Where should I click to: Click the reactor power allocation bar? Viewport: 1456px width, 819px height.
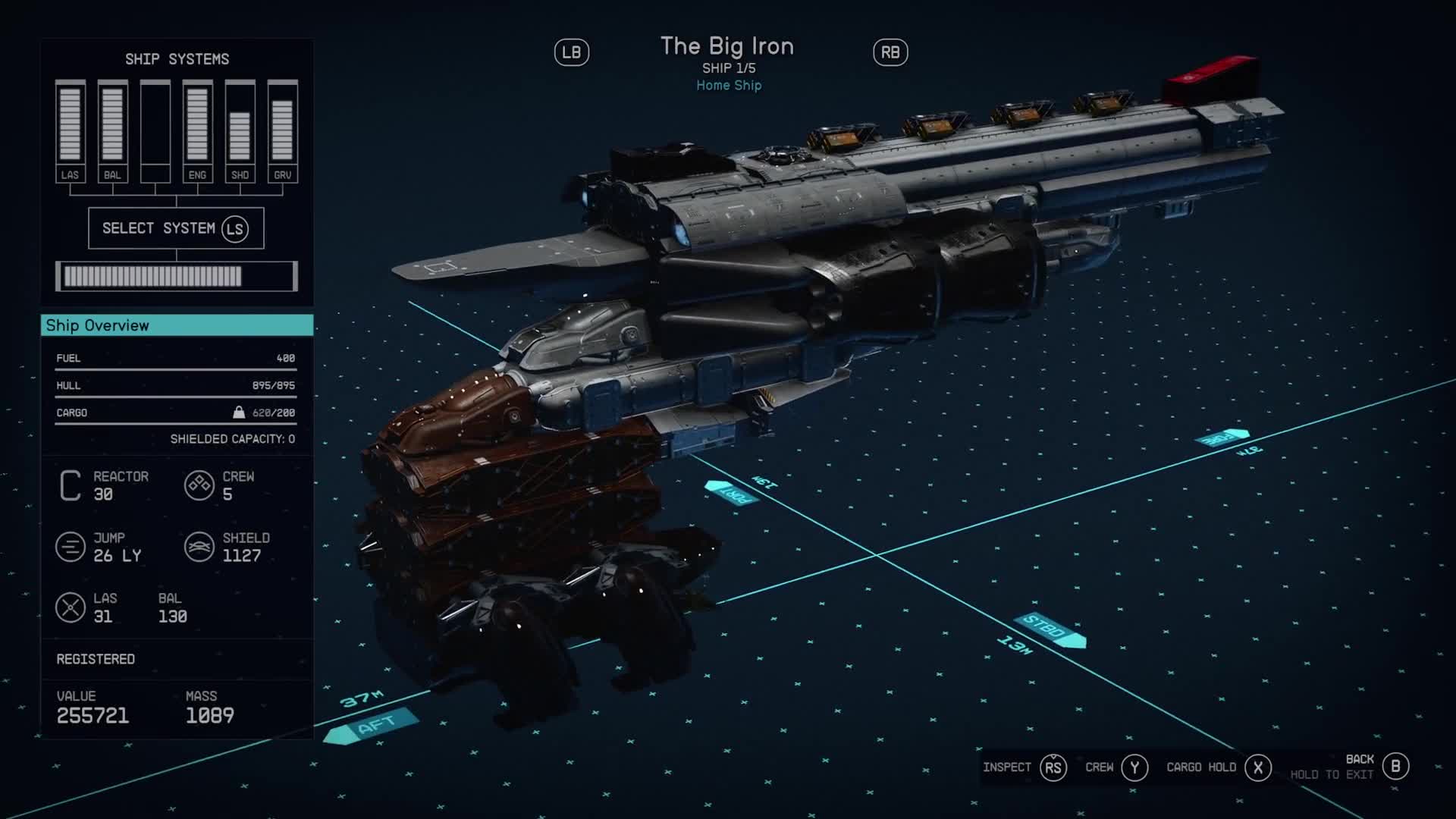pos(176,276)
